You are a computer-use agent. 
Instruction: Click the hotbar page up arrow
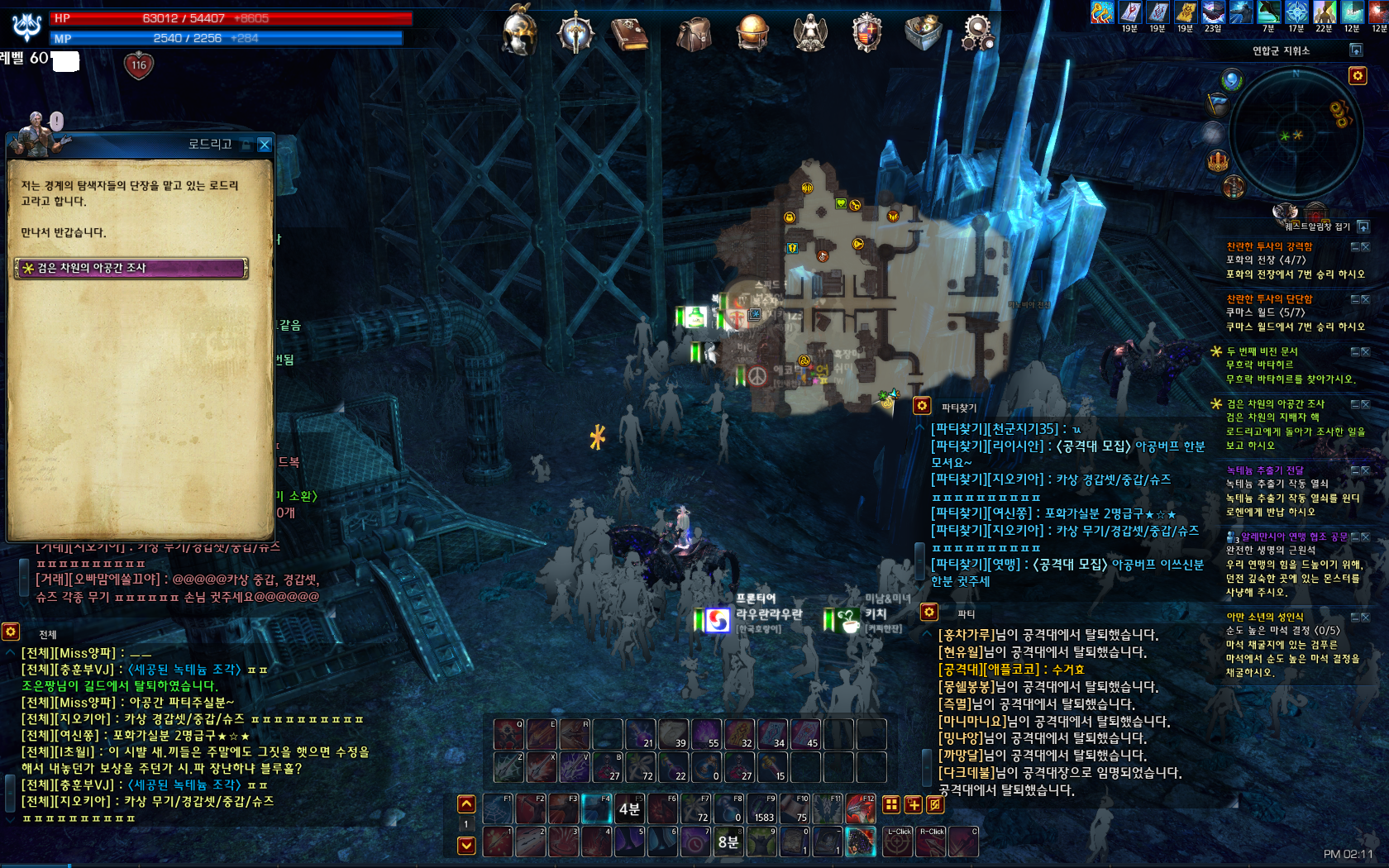[x=466, y=804]
